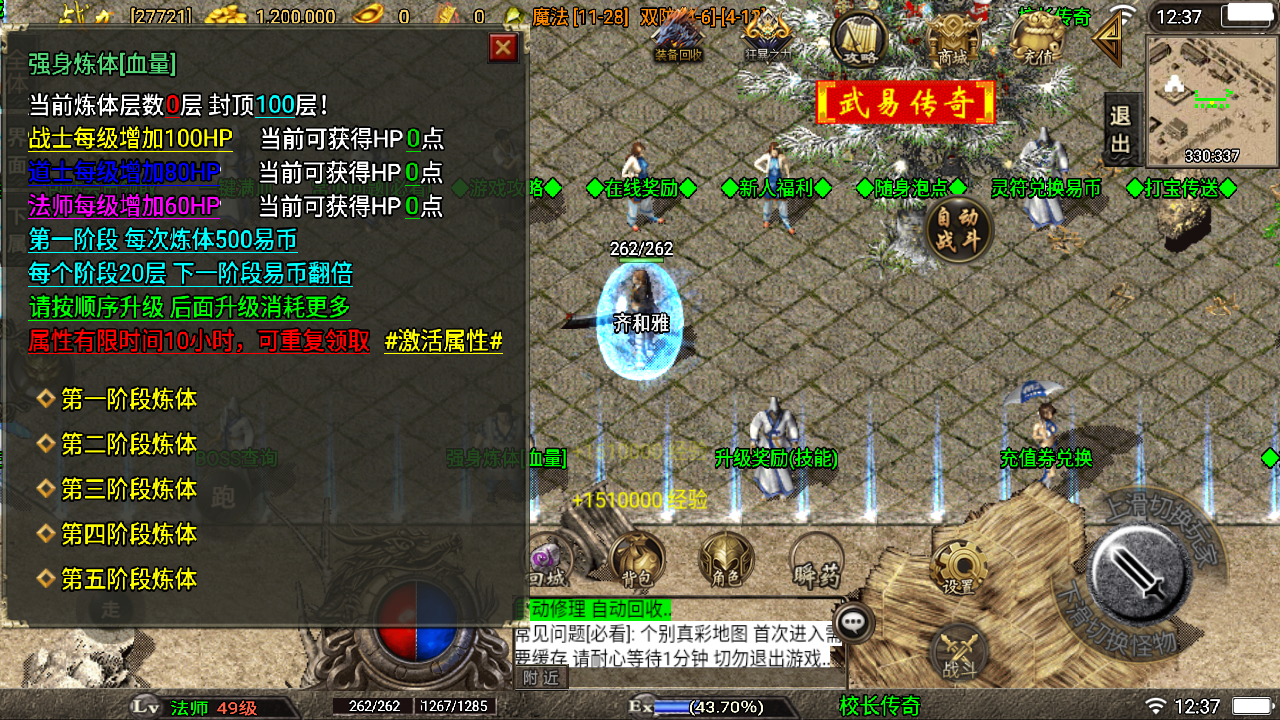This screenshot has height=720, width=1280.
Task: Close the 强身炼体 dialog panel
Action: coord(503,48)
